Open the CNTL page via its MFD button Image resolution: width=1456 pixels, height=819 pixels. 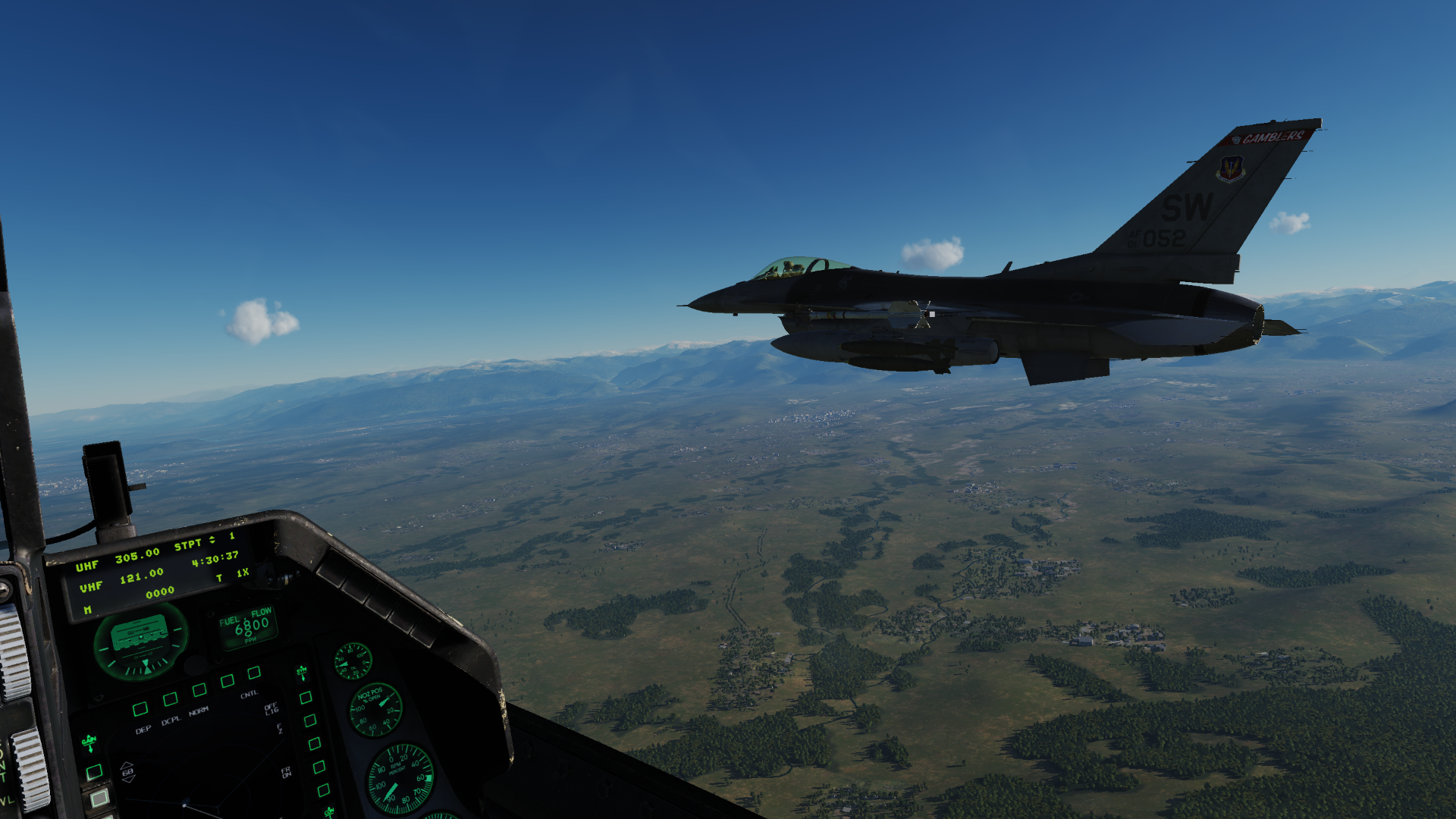[x=254, y=673]
